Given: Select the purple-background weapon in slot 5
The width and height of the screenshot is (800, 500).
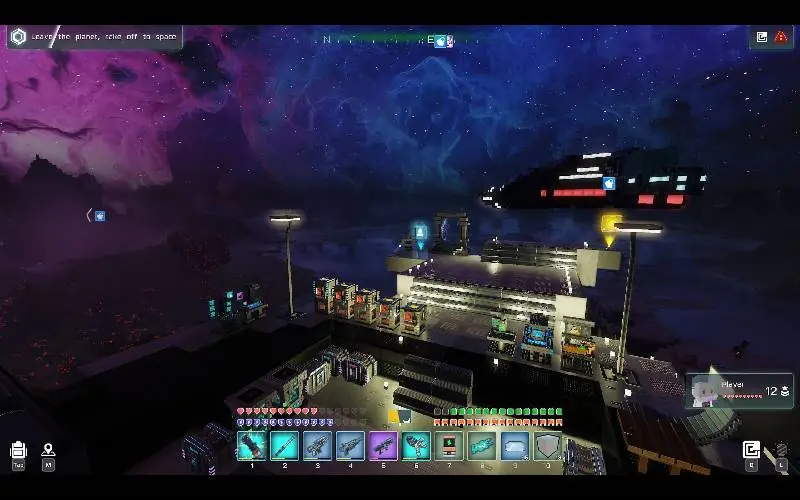Looking at the screenshot, I should [x=383, y=445].
